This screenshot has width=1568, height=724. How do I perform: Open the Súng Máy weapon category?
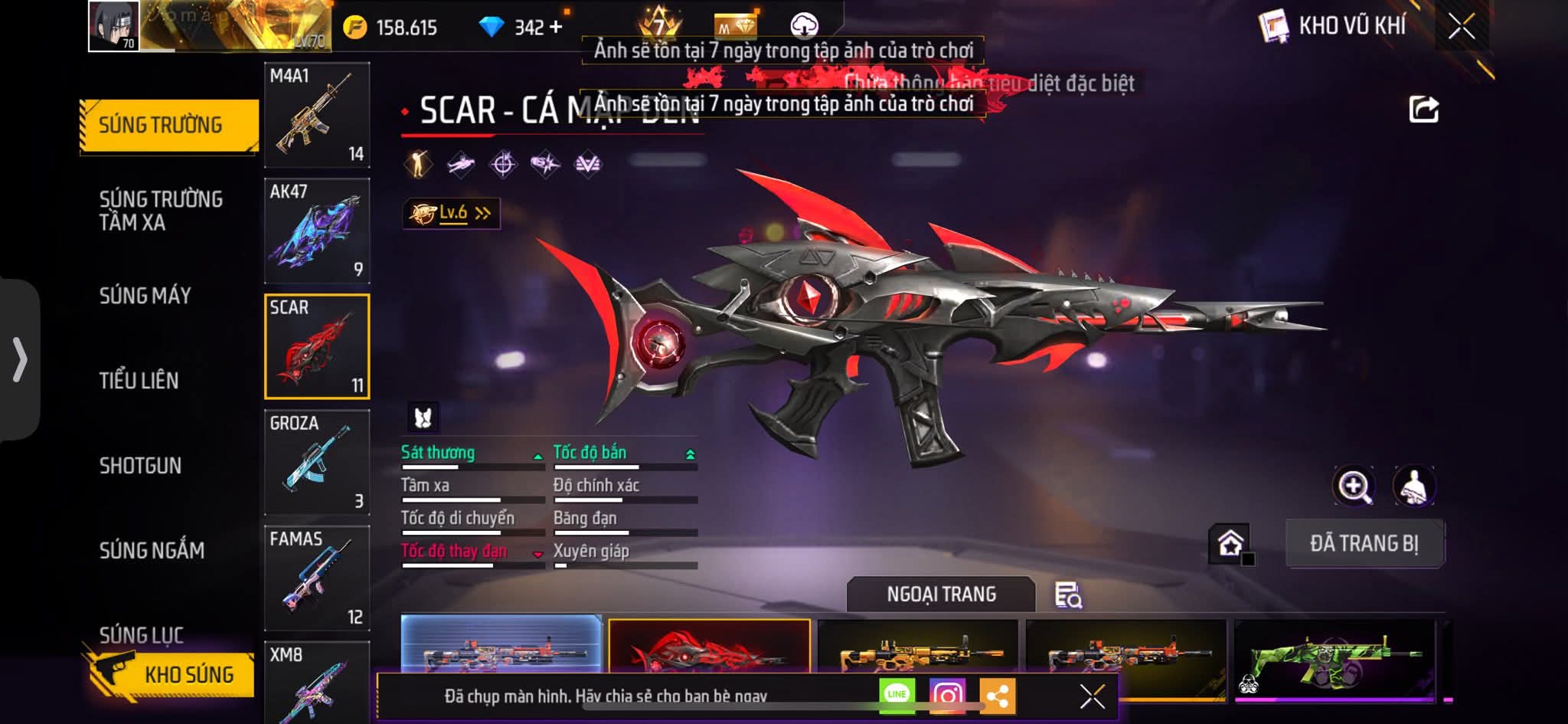[145, 296]
